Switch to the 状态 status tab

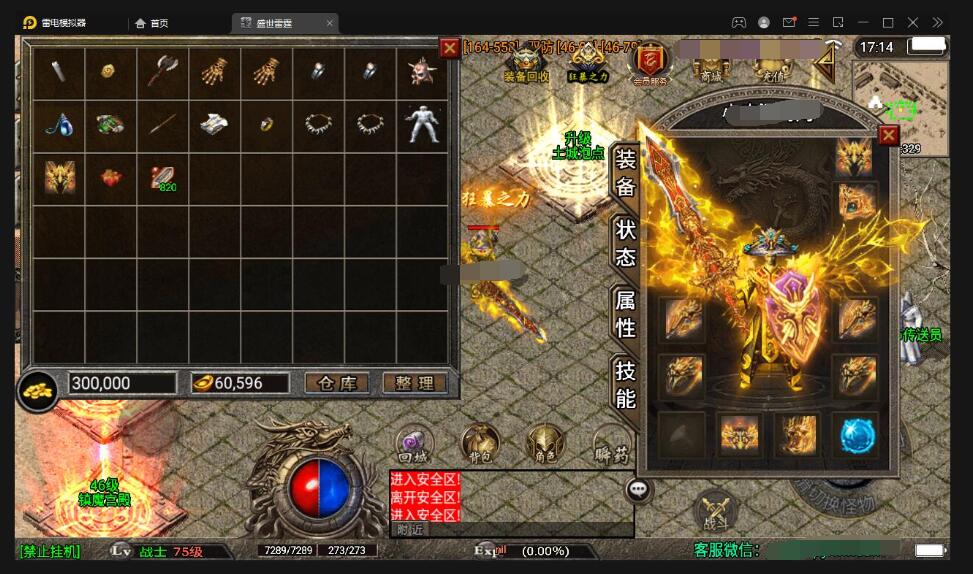click(625, 243)
